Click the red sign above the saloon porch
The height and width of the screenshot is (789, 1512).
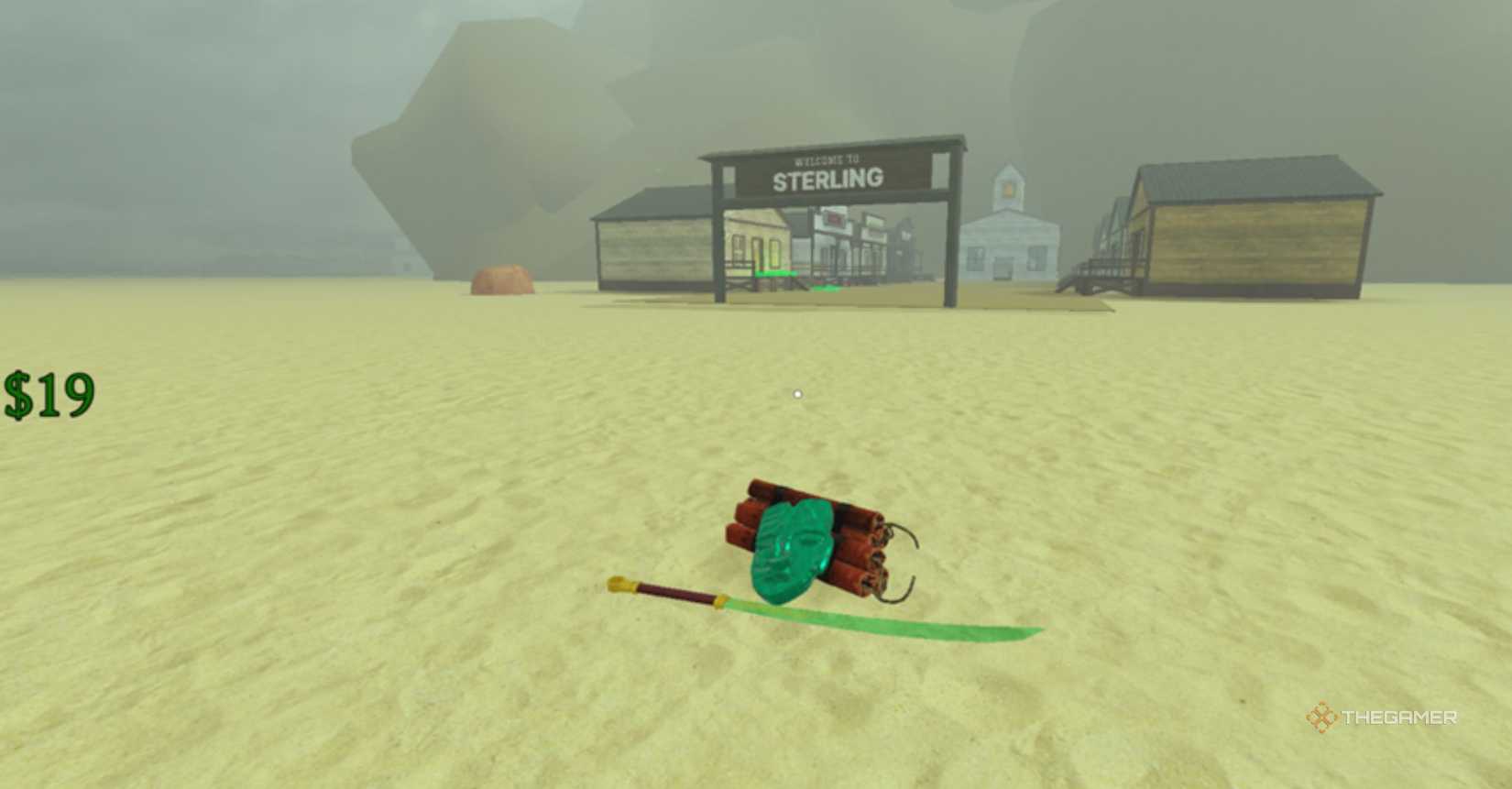(x=834, y=219)
